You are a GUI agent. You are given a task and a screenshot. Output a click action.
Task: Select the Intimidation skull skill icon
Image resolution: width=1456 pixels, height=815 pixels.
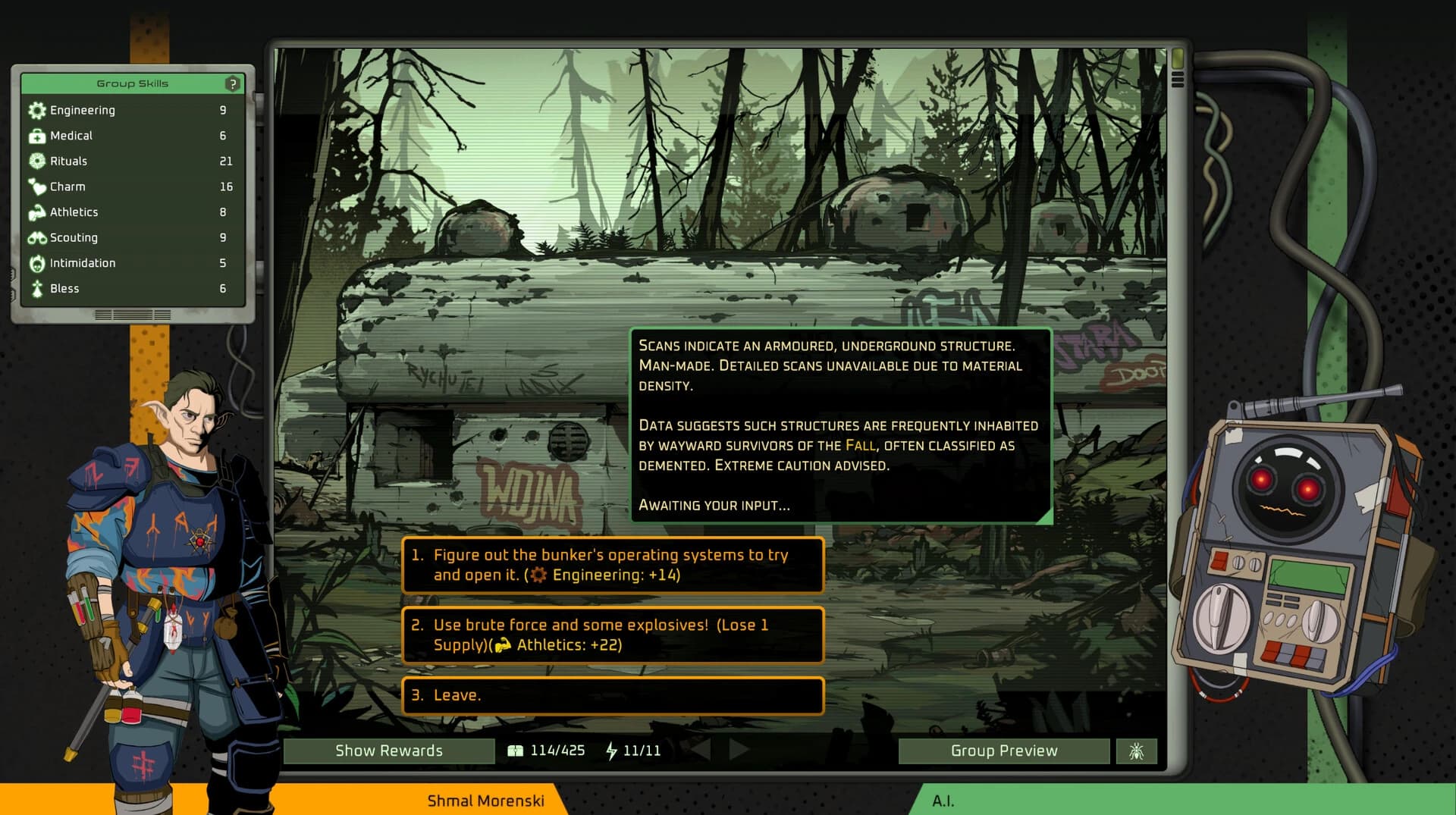click(x=36, y=263)
